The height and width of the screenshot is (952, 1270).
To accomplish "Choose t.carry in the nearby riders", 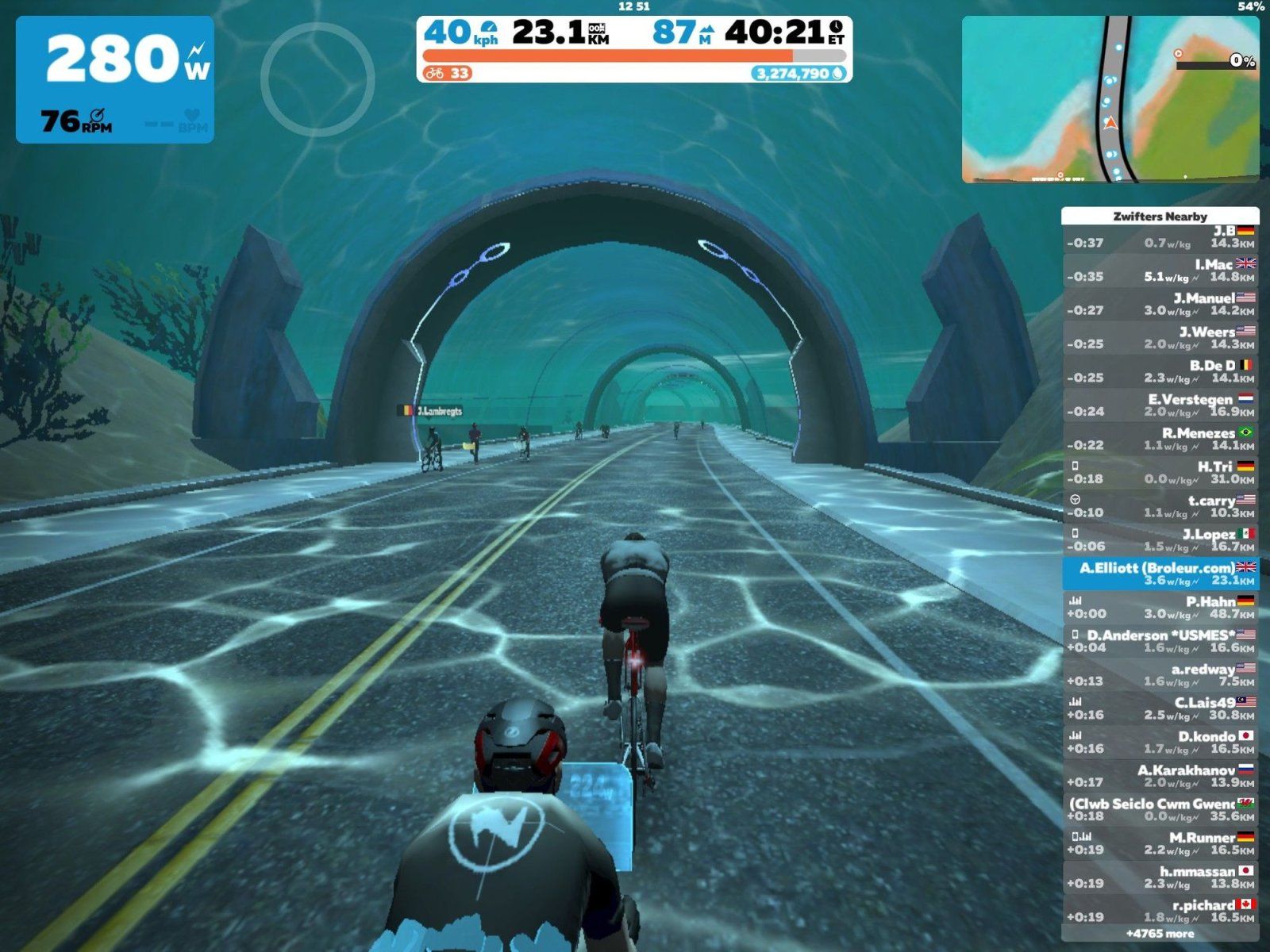I will (x=1160, y=506).
